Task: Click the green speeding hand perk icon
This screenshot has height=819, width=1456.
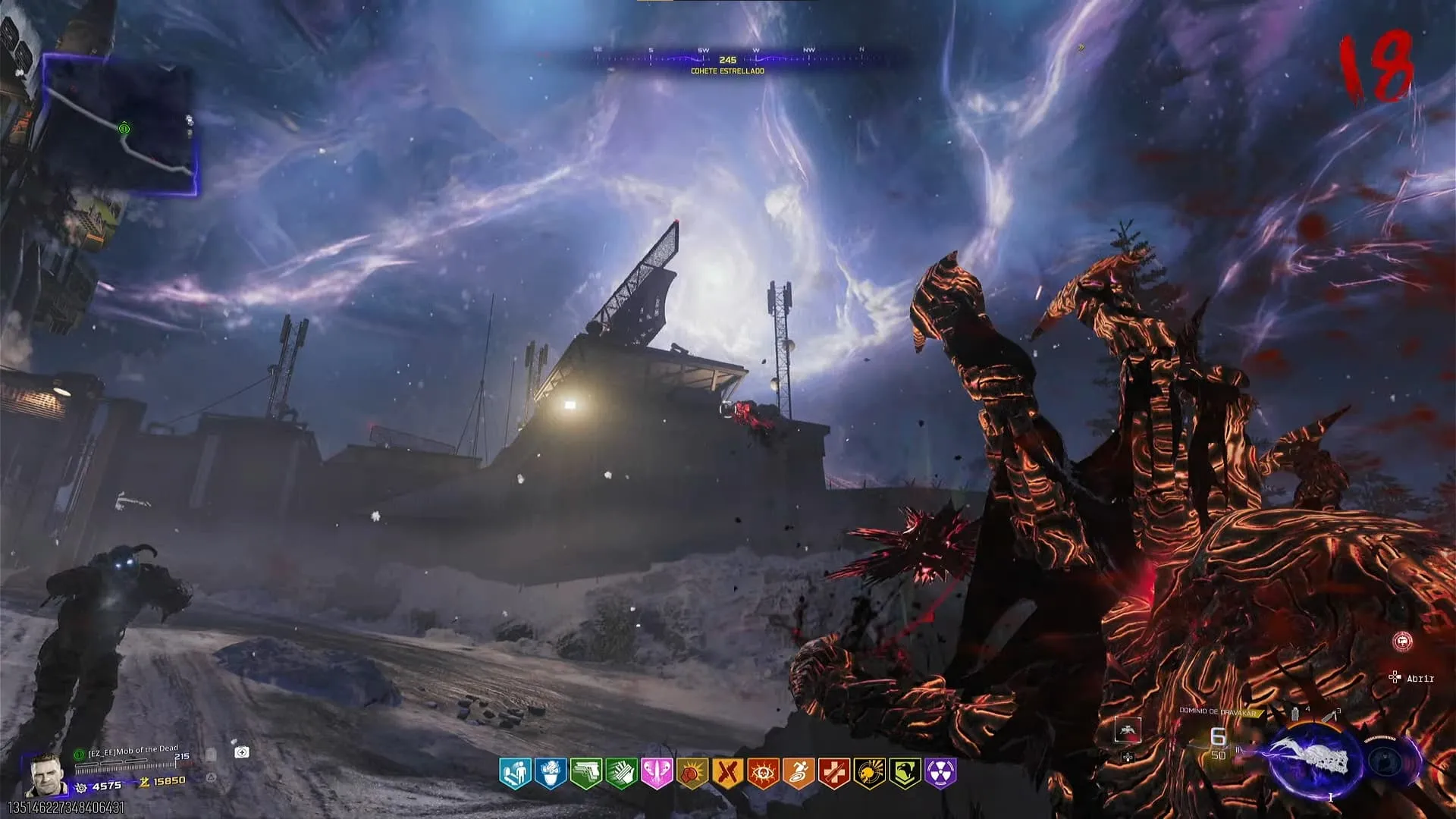Action: pyautogui.click(x=622, y=773)
